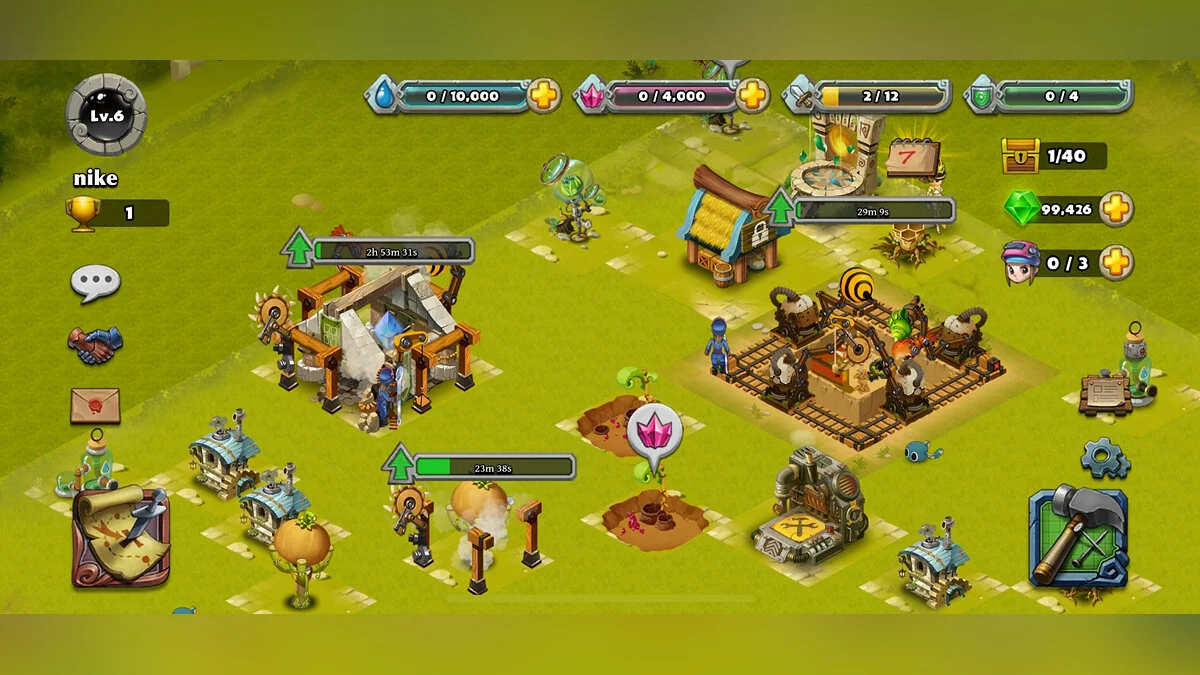The image size is (1200, 675).
Task: Open the treasure chest inventory
Action: 1021,156
